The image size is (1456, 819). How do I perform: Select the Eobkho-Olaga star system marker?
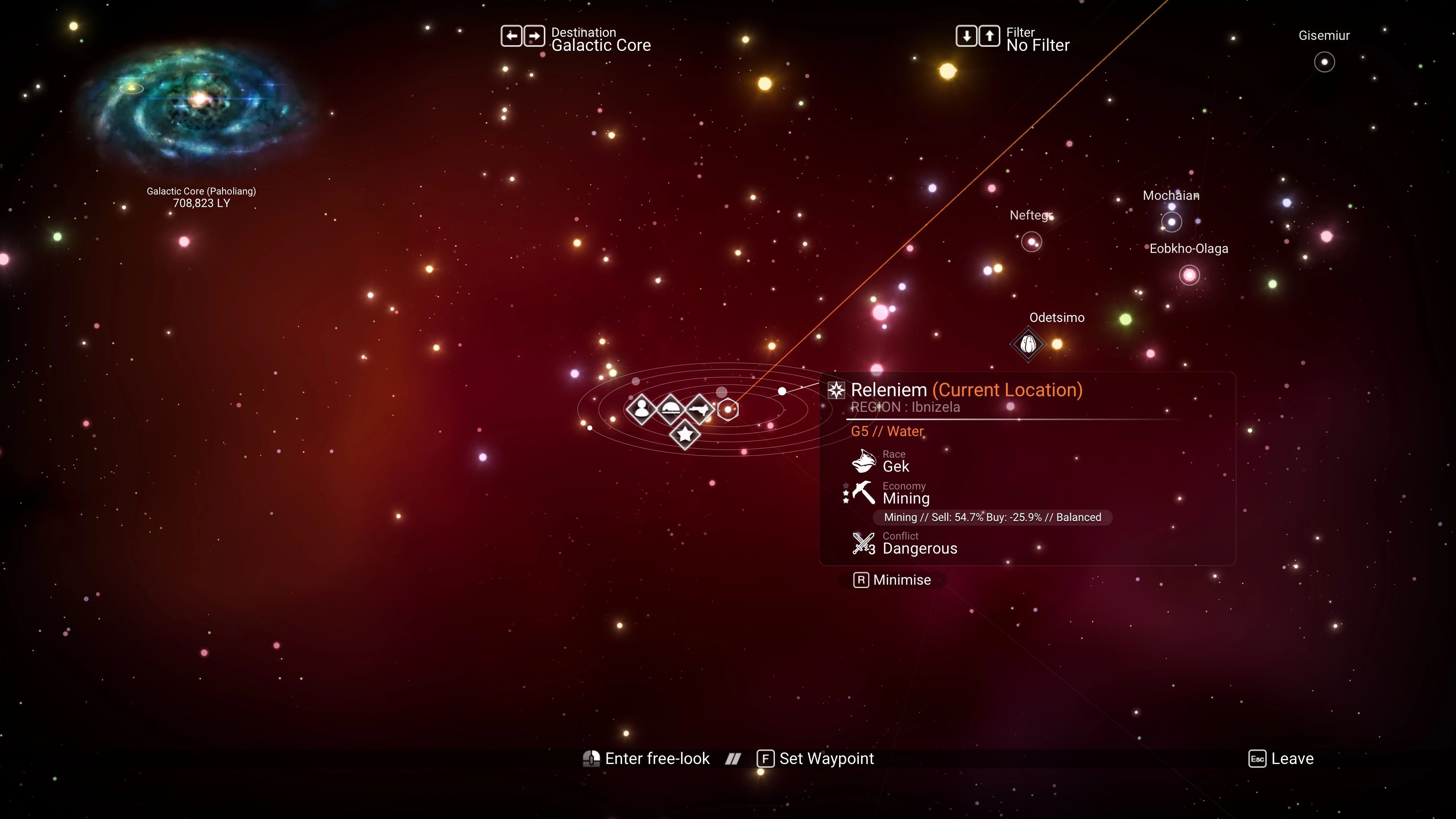[x=1189, y=275]
